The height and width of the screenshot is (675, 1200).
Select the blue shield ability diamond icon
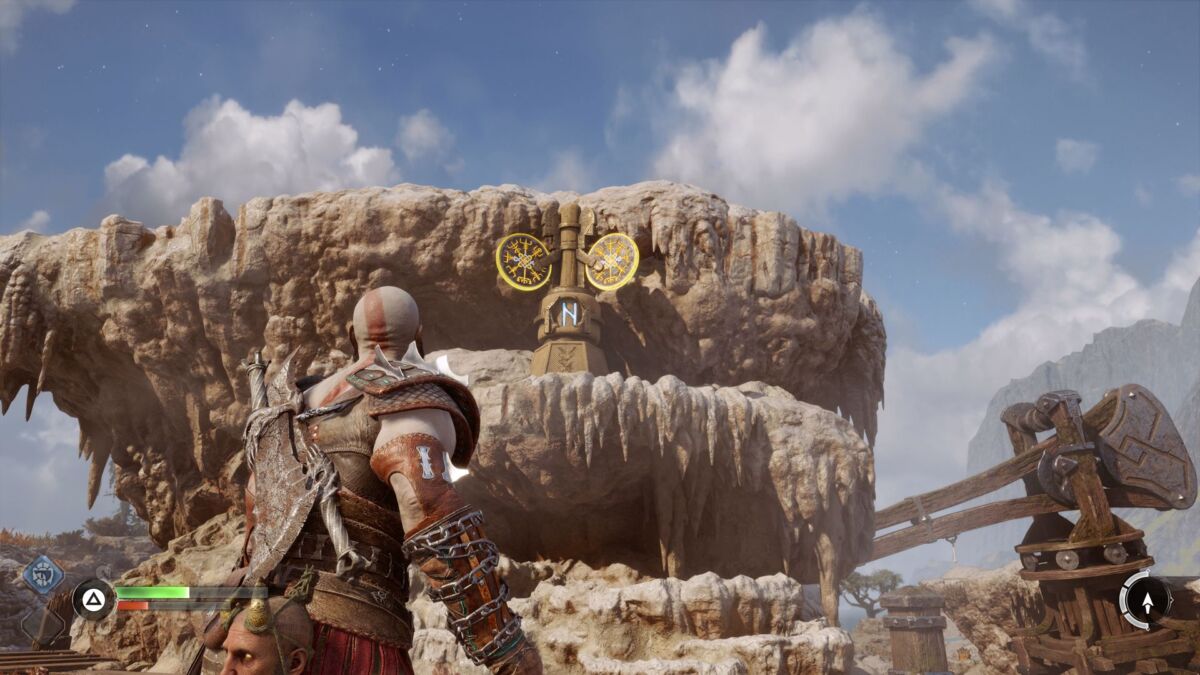click(x=43, y=575)
